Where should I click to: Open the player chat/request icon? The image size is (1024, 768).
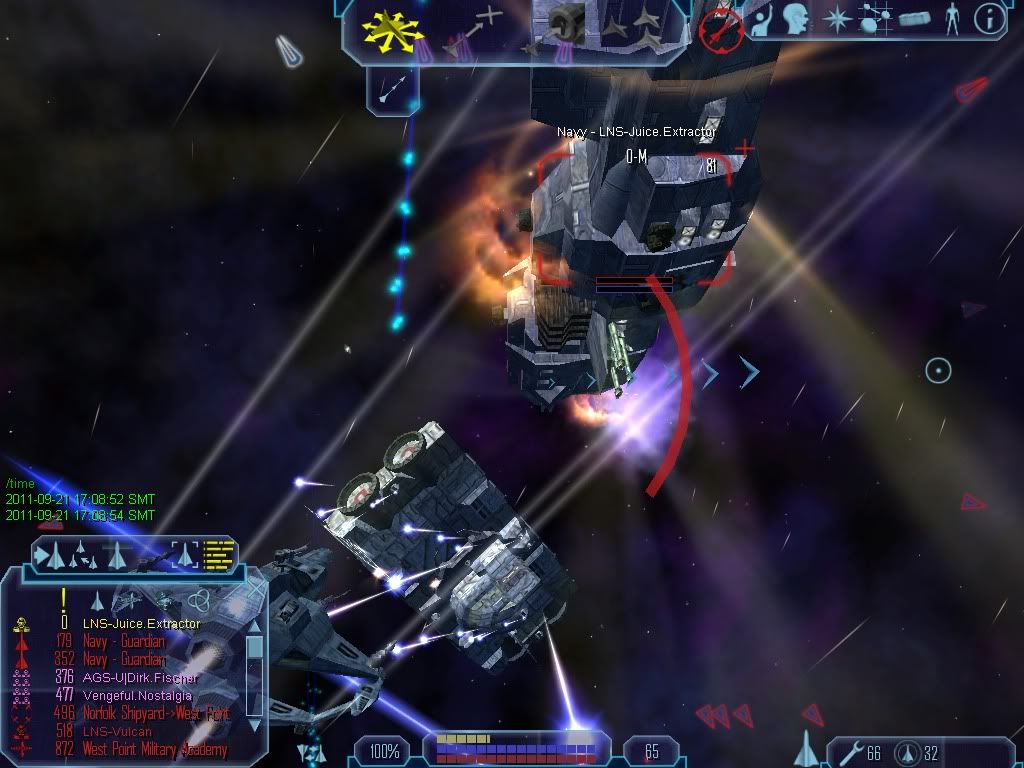(763, 20)
